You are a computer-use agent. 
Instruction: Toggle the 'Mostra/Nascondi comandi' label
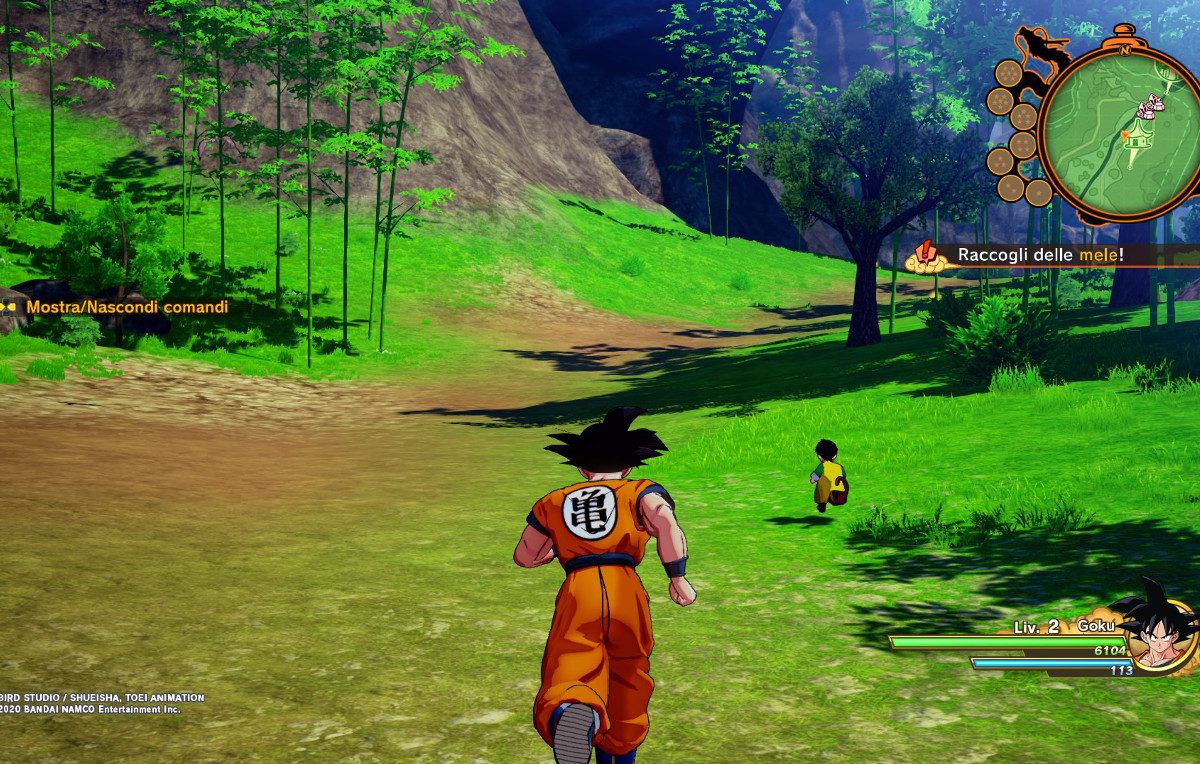point(127,307)
